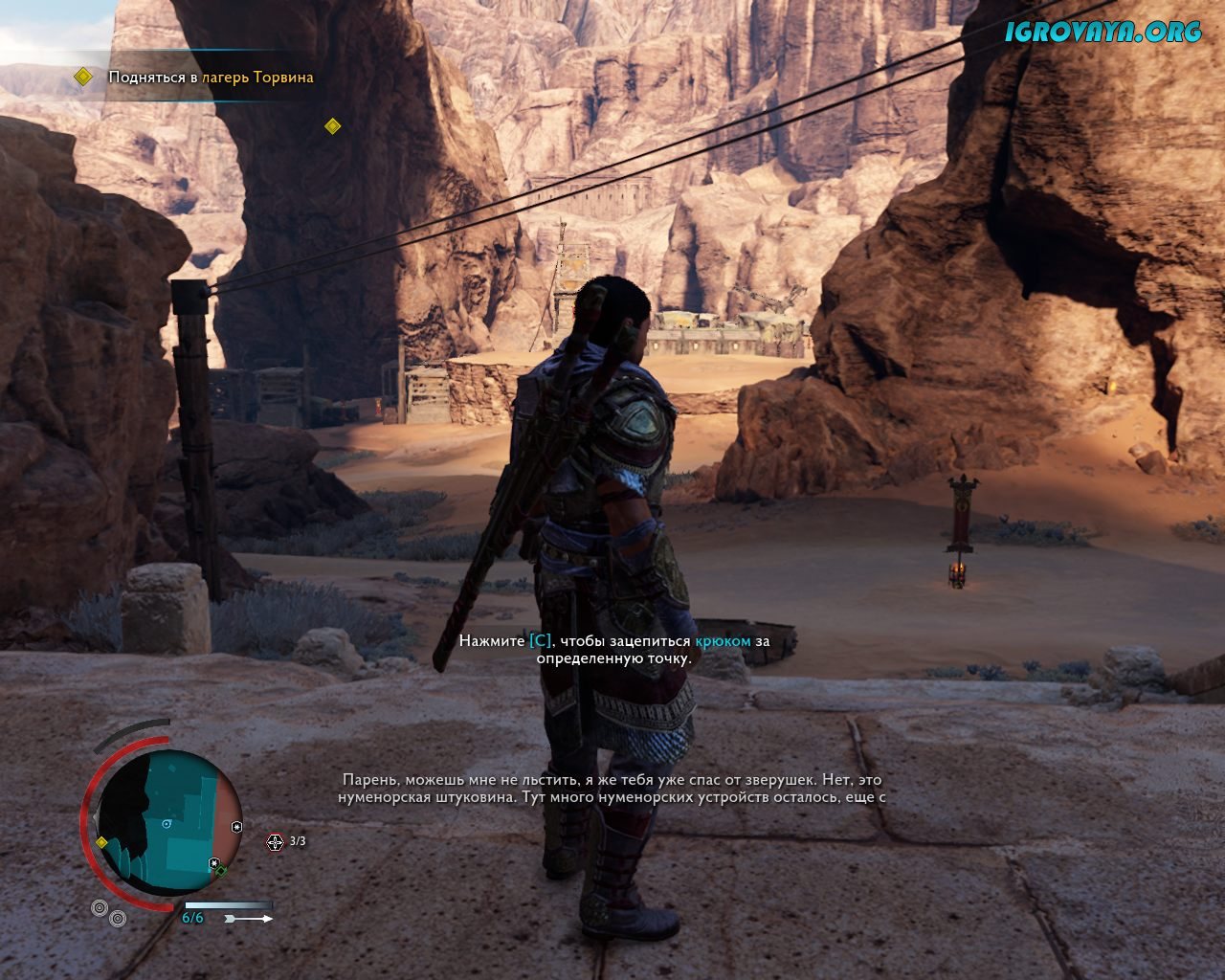Screen dimensions: 1225x980
Task: Click the hexagonal cross icon showing 3/3
Action: coord(276,841)
